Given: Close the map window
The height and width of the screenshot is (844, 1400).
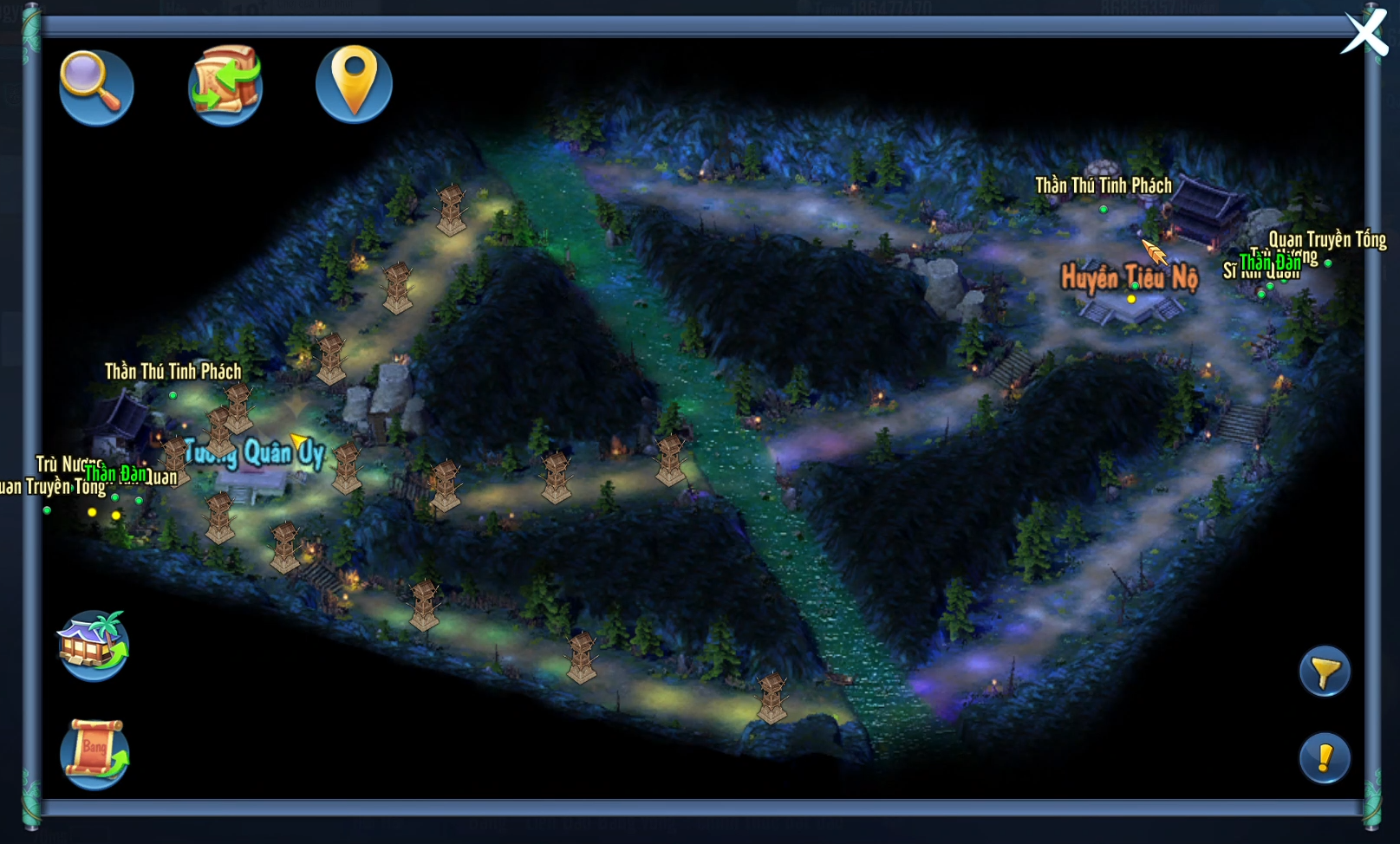Looking at the screenshot, I should [1364, 34].
